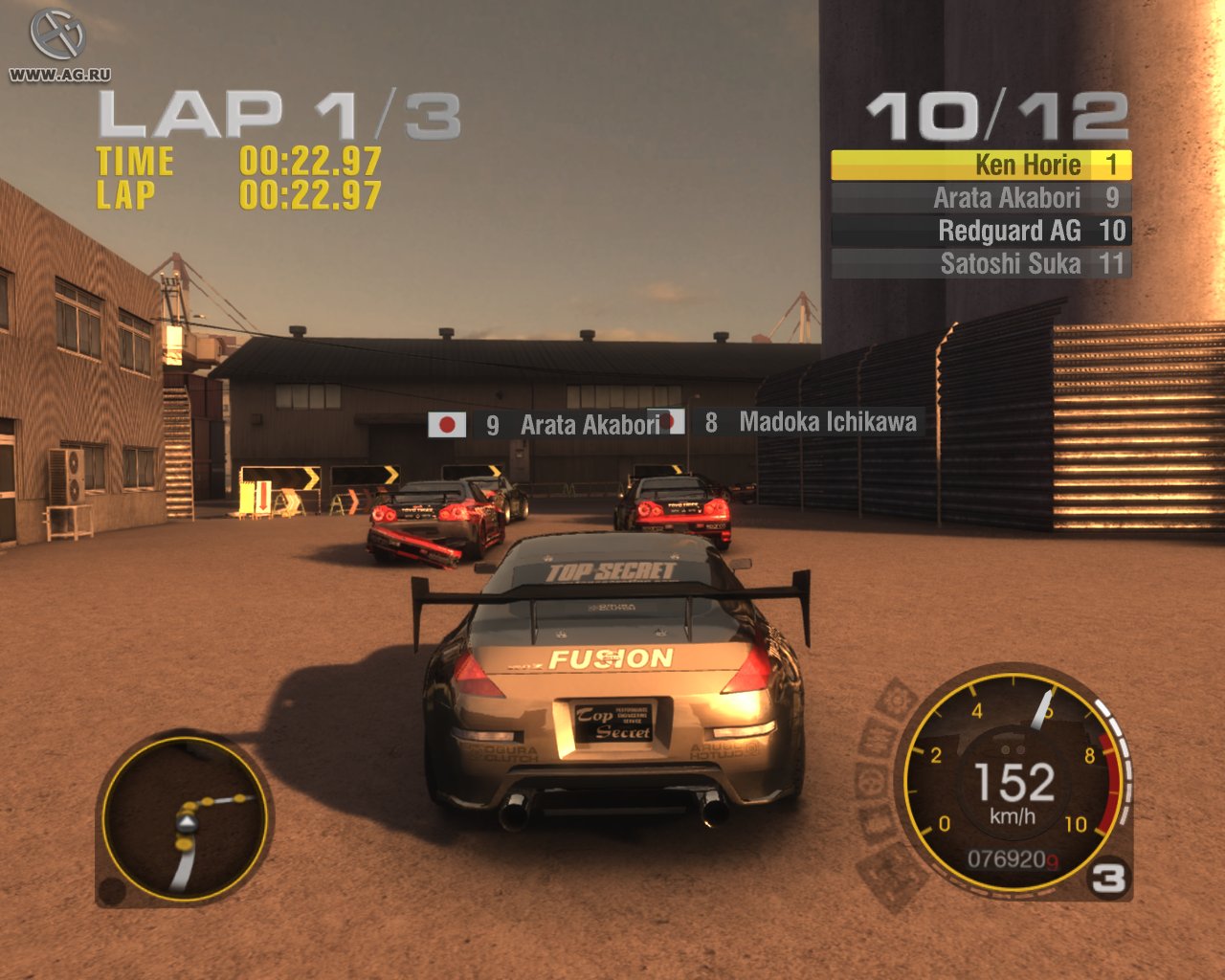Expand the 10/12 race position display
The height and width of the screenshot is (980, 1225).
coord(998,115)
